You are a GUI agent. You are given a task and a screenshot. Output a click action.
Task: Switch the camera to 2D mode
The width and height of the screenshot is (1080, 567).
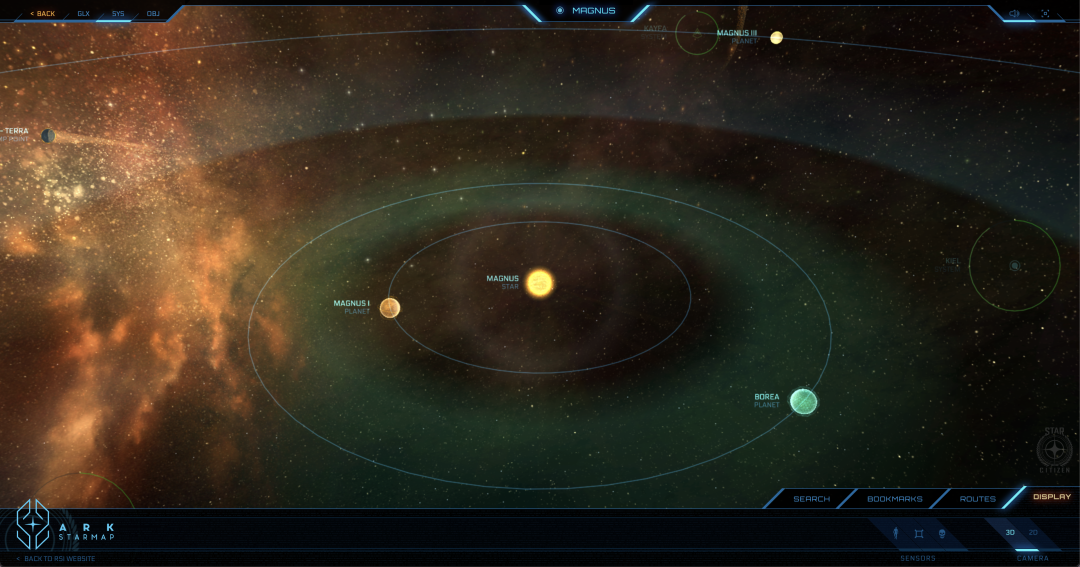[1033, 533]
